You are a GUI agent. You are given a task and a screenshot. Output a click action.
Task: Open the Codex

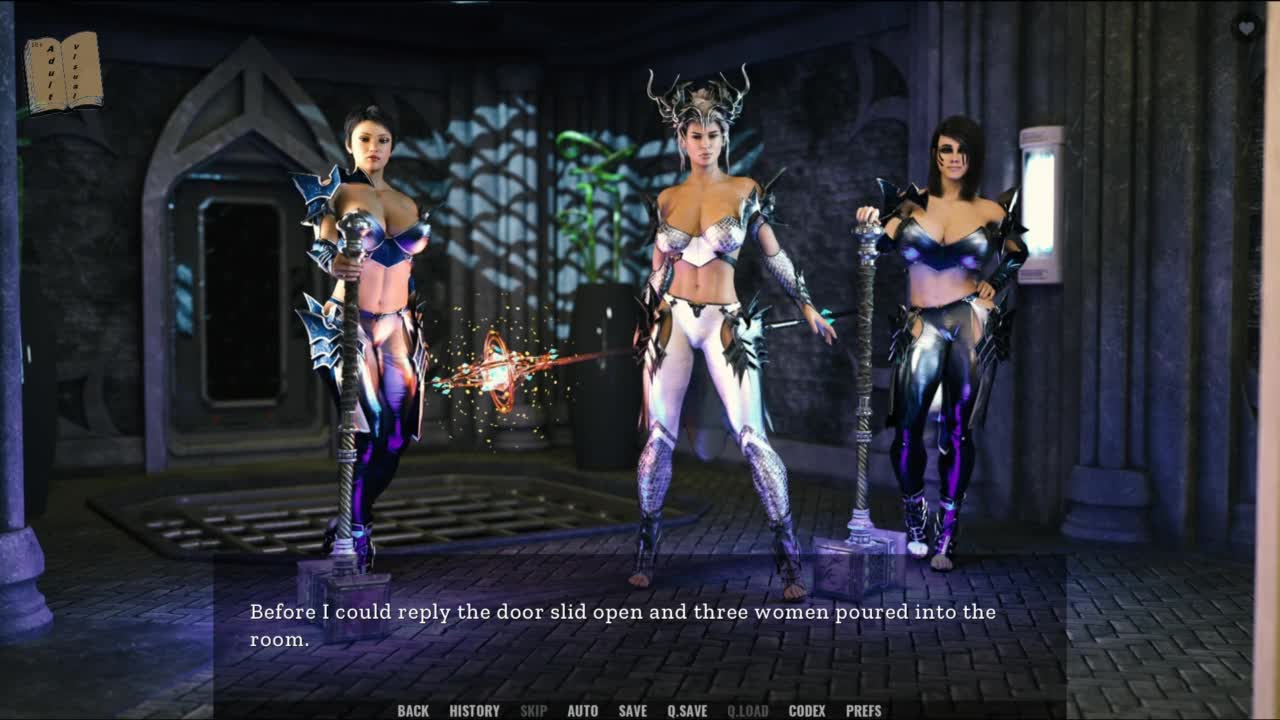(807, 711)
